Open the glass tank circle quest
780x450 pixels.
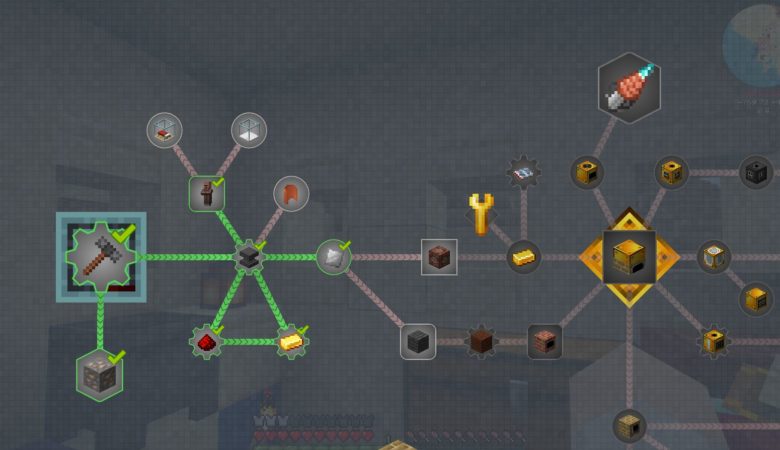pyautogui.click(x=714, y=257)
